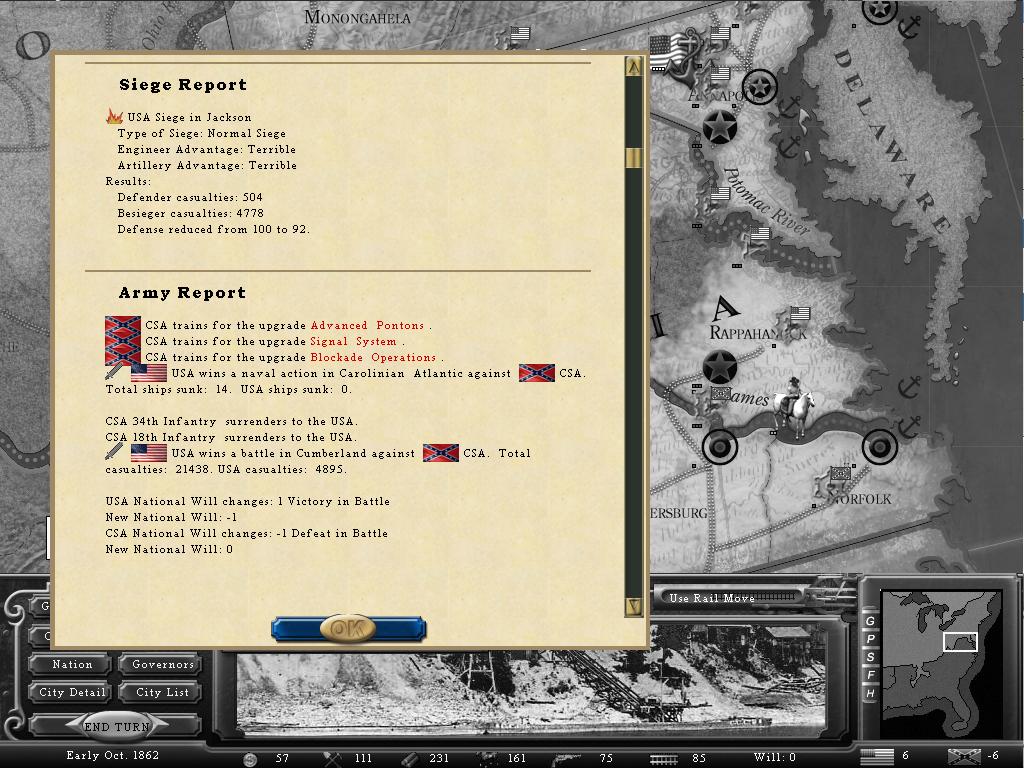The height and width of the screenshot is (770, 1024).
Task: Select the P minimap filter button
Action: [870, 639]
